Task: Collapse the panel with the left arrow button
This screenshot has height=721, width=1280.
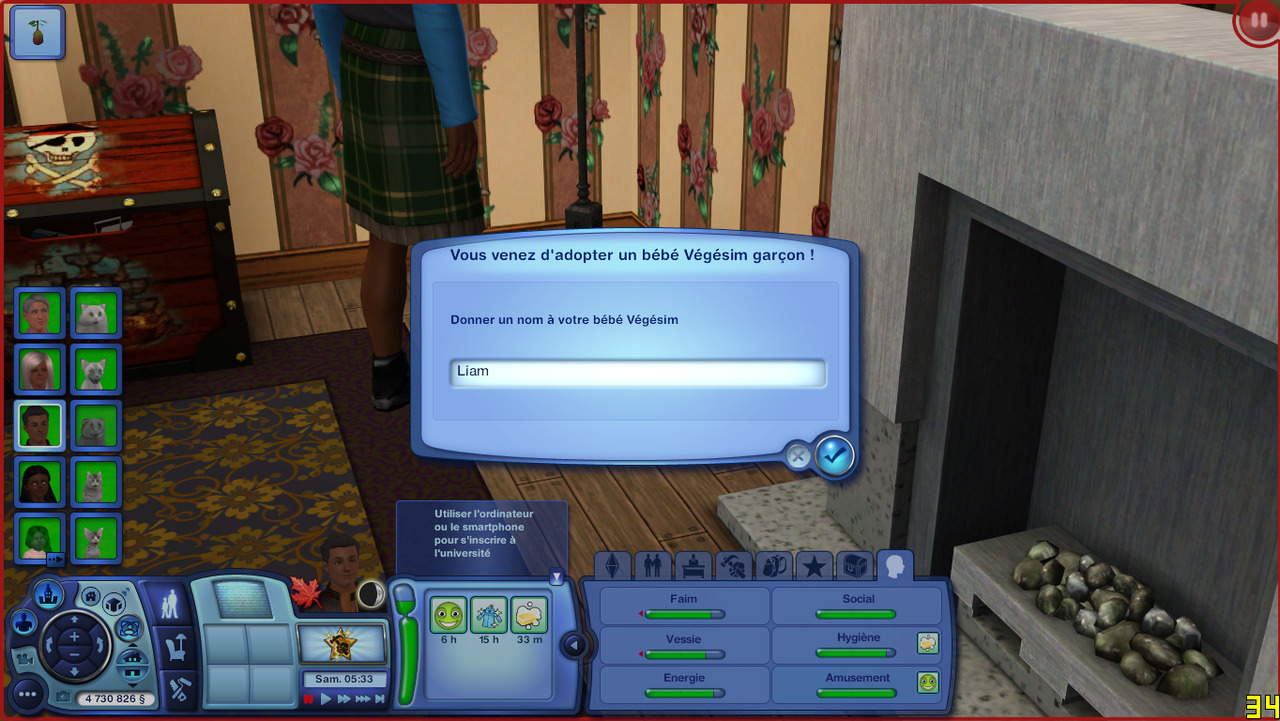Action: [574, 645]
